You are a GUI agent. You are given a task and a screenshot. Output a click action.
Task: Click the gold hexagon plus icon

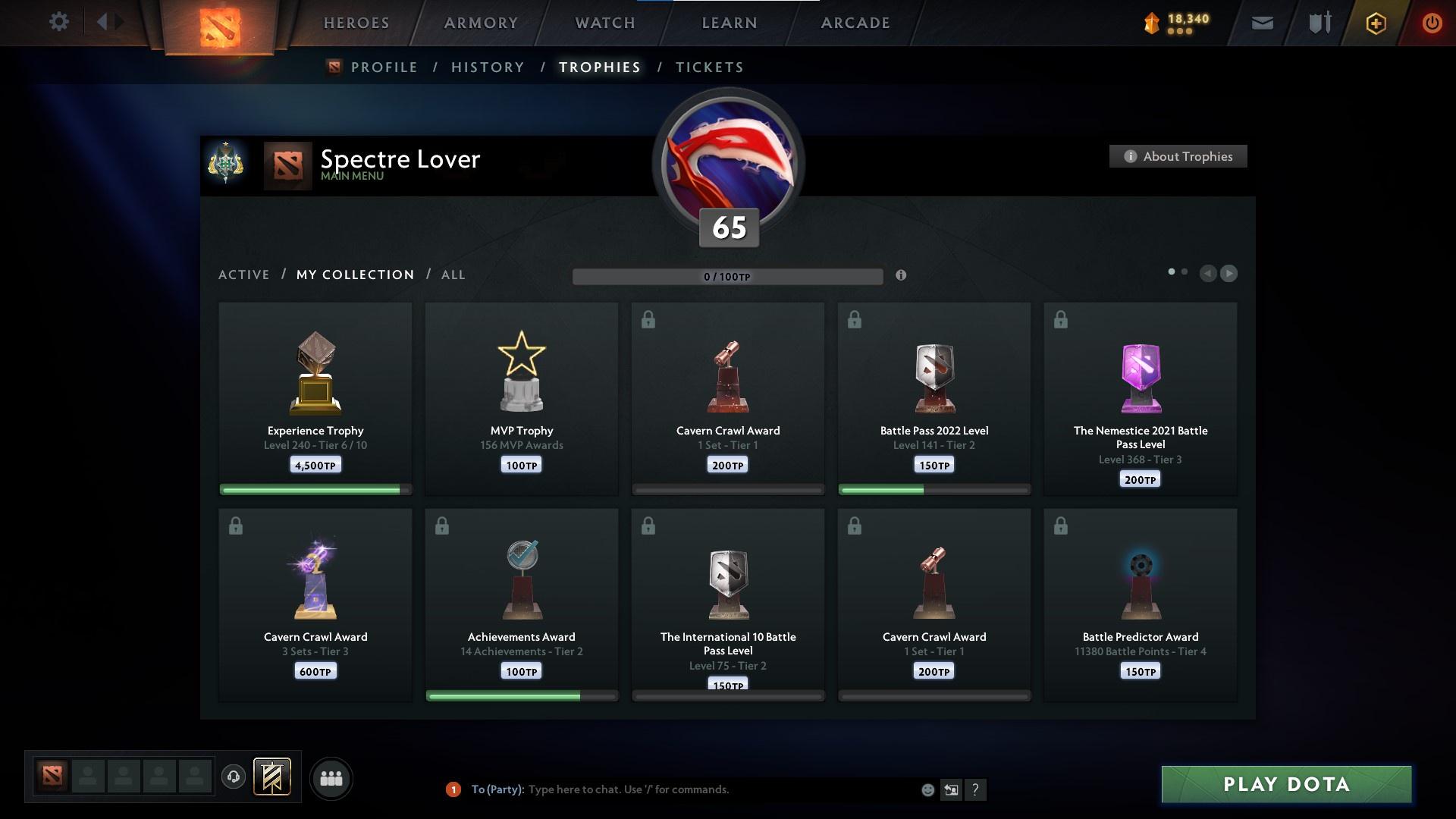1375,23
